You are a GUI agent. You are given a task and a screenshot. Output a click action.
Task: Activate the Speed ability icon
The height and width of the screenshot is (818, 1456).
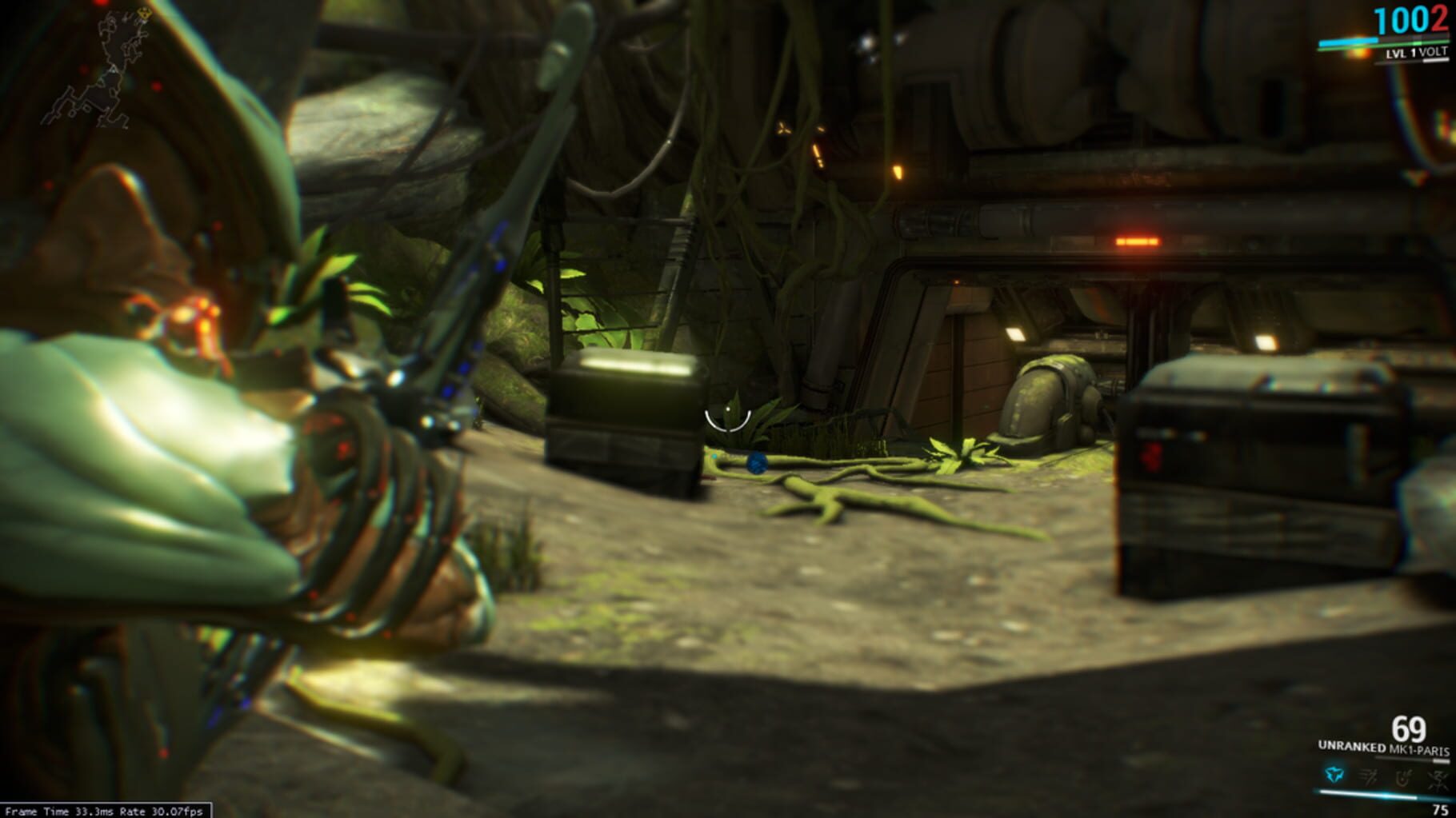[x=1367, y=774]
